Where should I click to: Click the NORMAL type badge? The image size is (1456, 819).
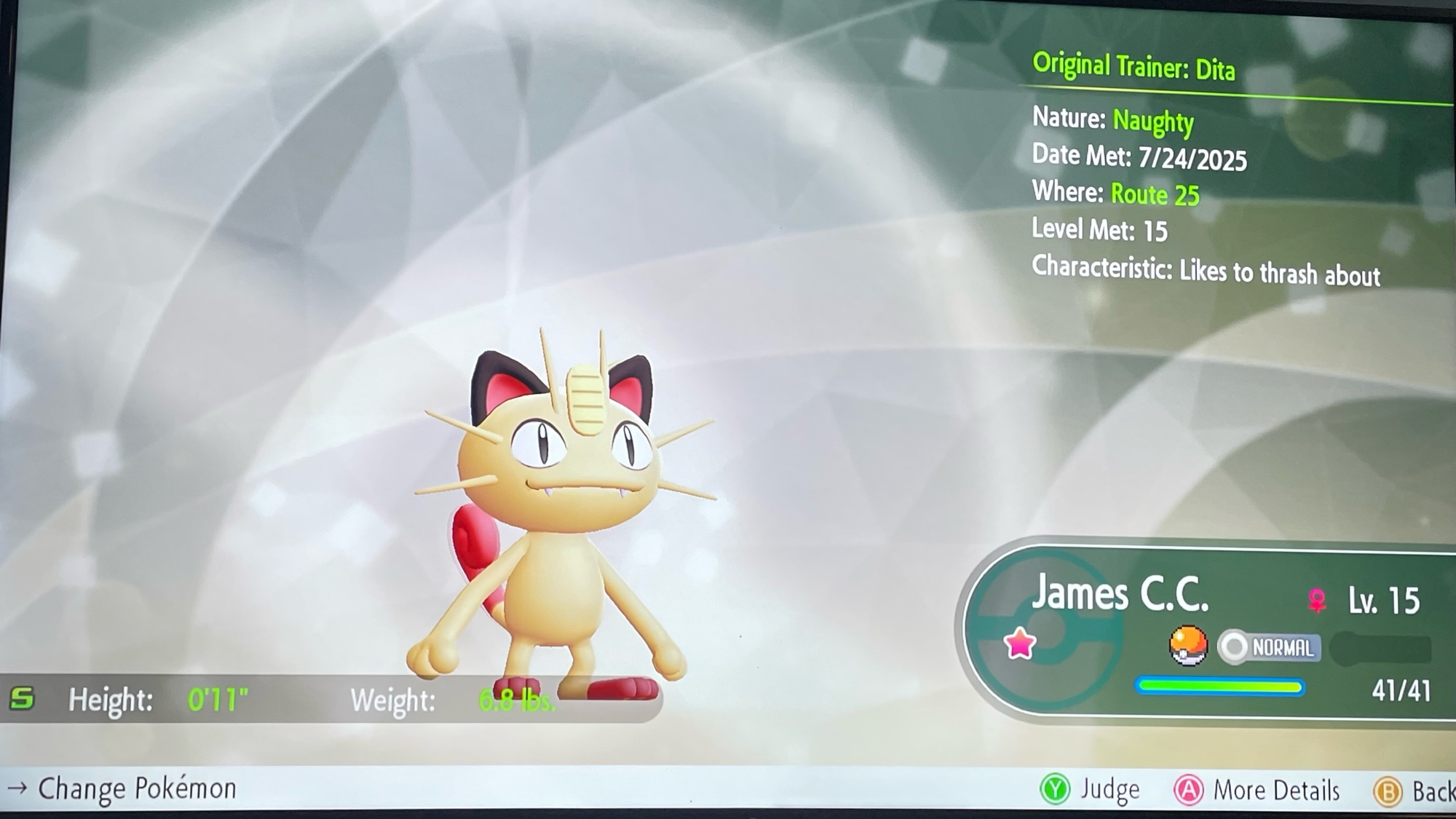click(x=1270, y=647)
